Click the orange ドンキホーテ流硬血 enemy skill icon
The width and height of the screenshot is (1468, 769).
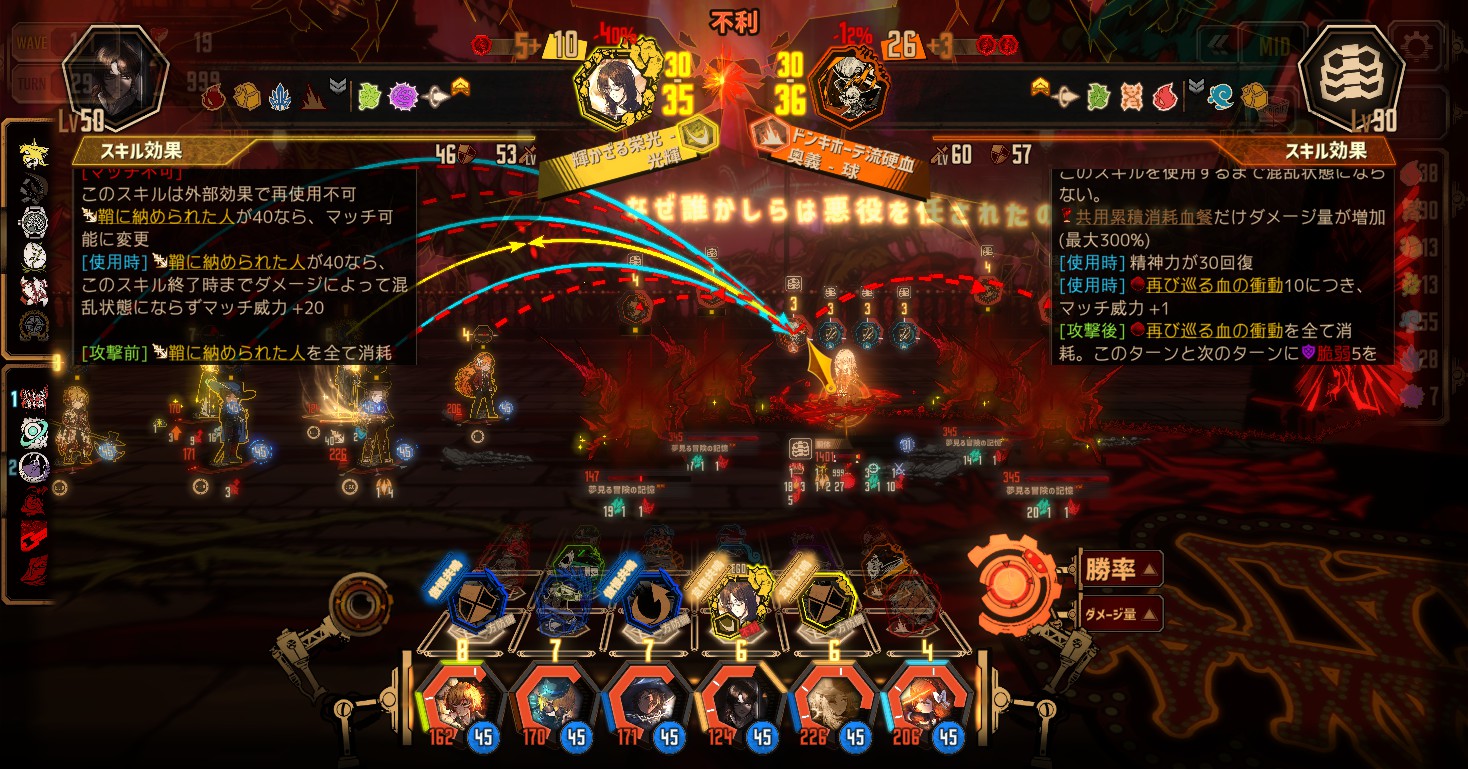coord(847,88)
